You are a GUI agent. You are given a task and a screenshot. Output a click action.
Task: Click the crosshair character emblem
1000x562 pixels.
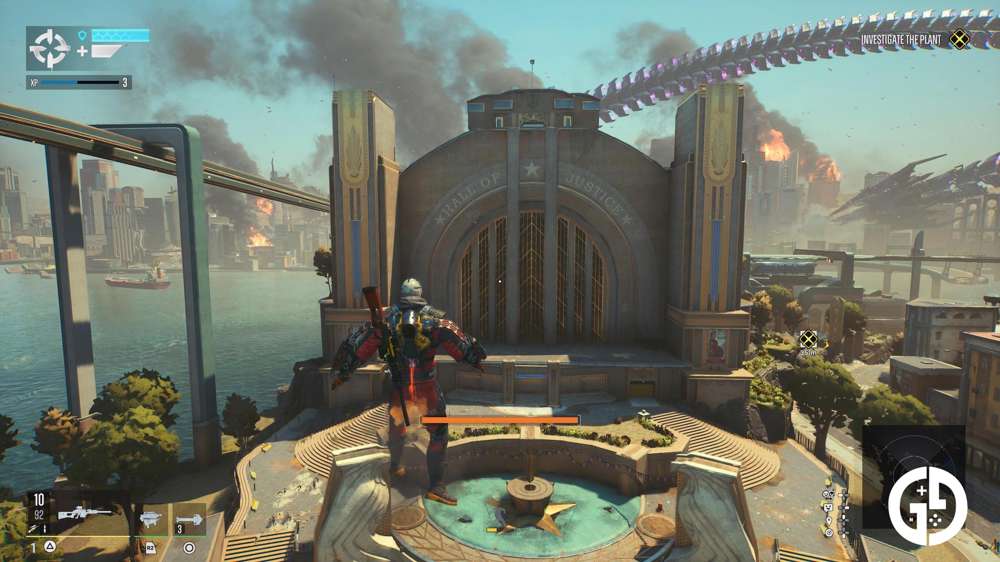tap(48, 48)
